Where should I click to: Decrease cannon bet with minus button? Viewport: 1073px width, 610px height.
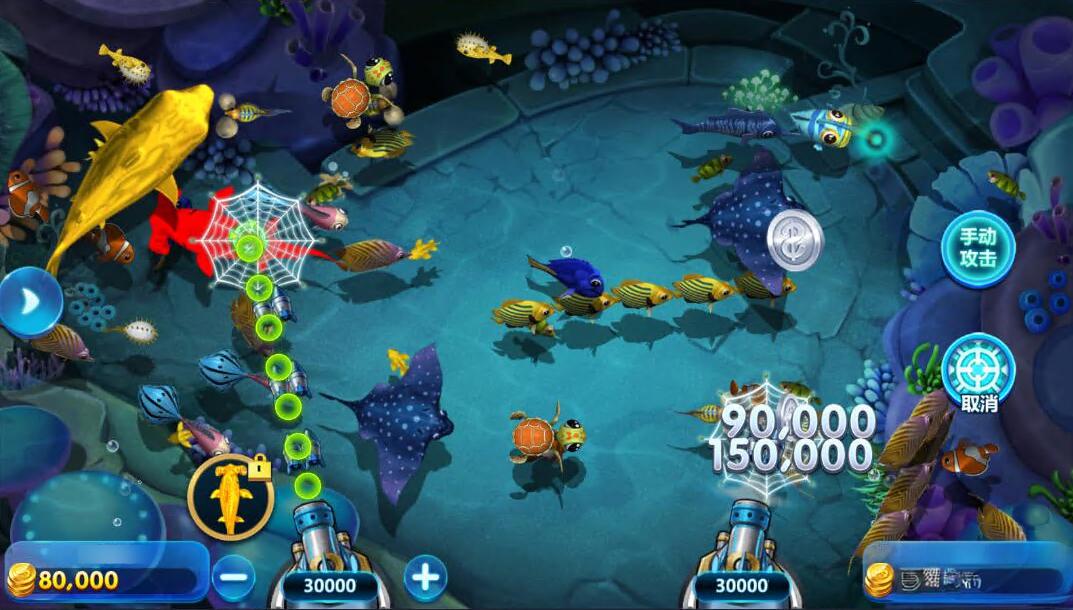pyautogui.click(x=234, y=577)
